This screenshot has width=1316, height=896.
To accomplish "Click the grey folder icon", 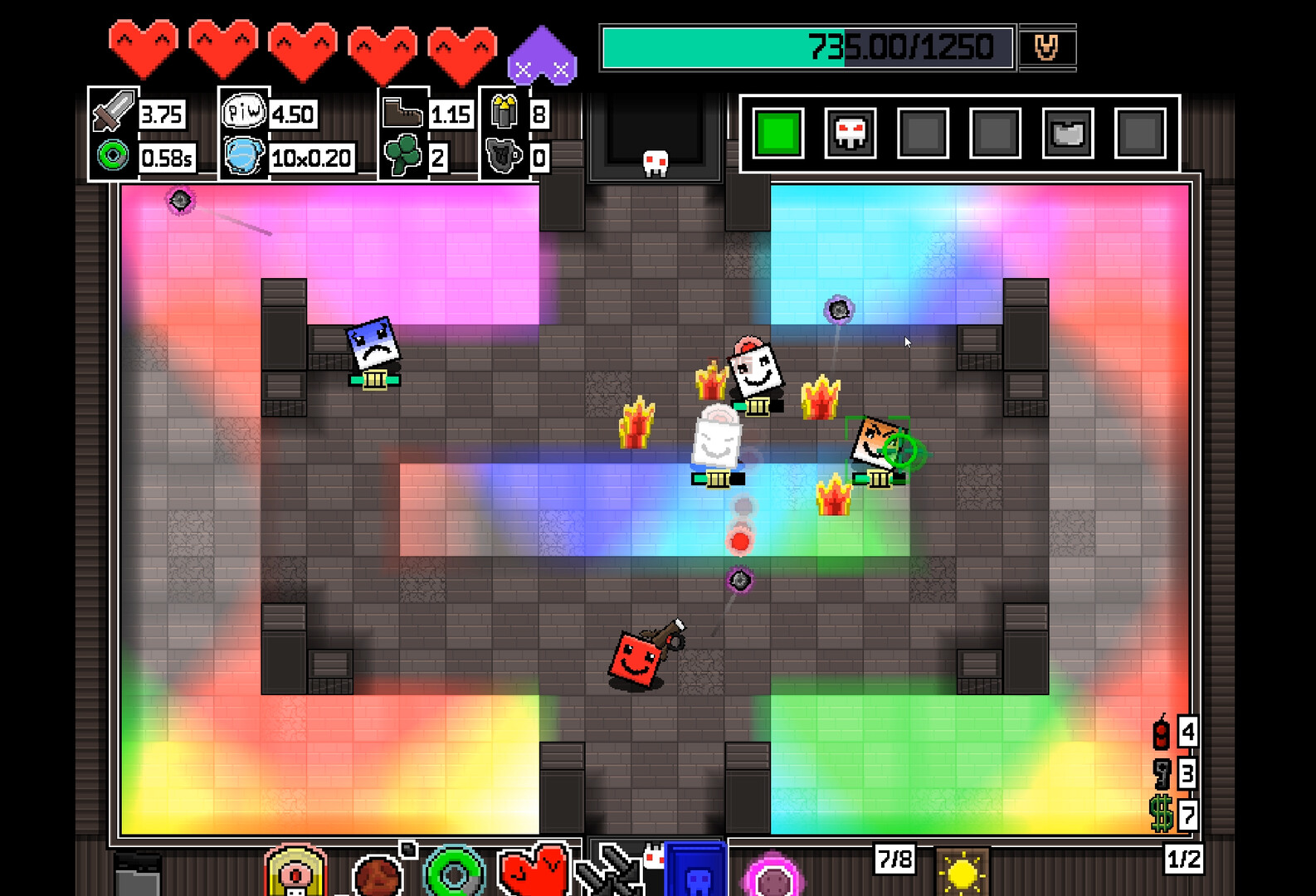I will [x=137, y=875].
